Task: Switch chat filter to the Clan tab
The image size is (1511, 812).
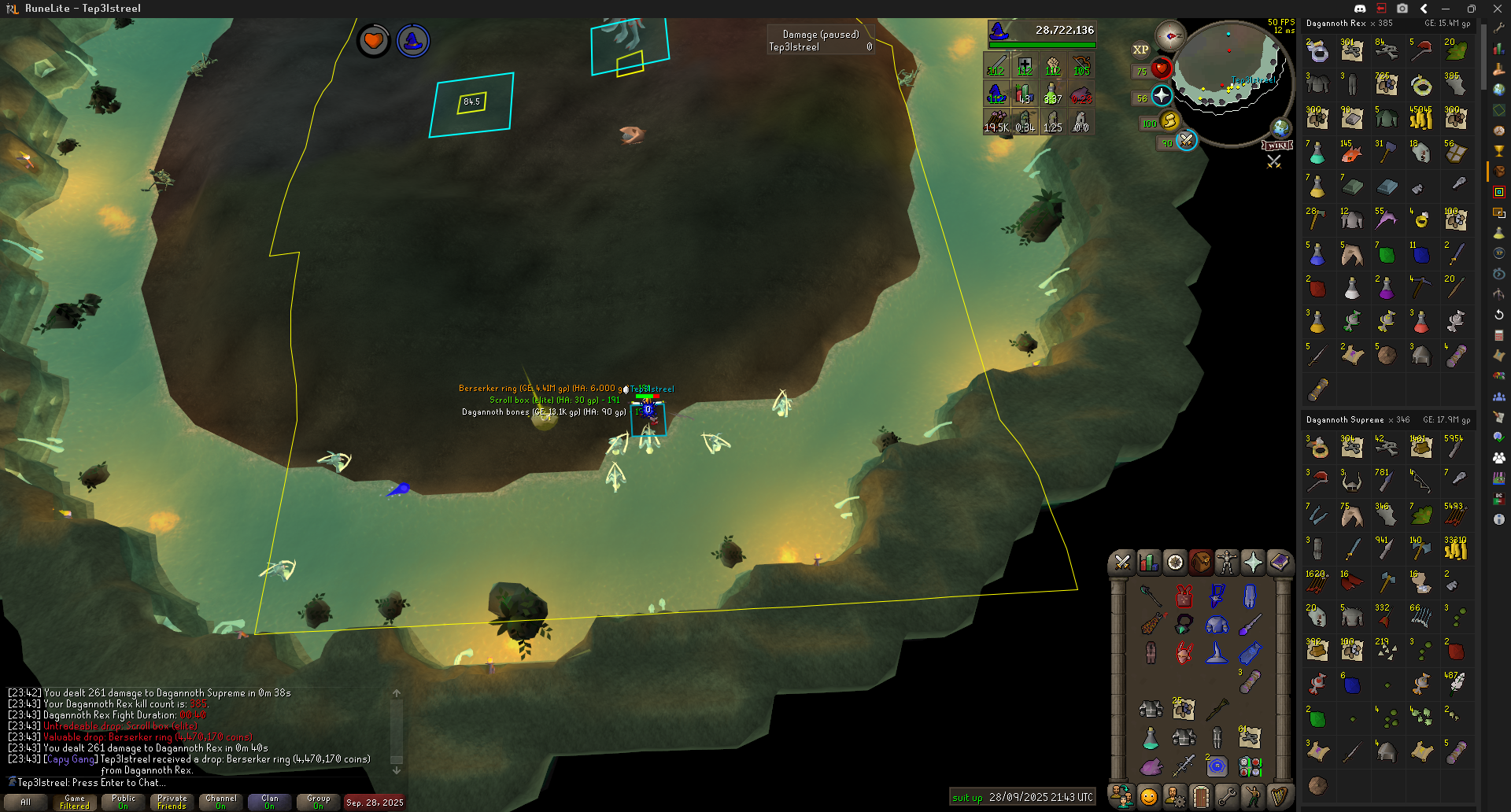Action: tap(270, 802)
